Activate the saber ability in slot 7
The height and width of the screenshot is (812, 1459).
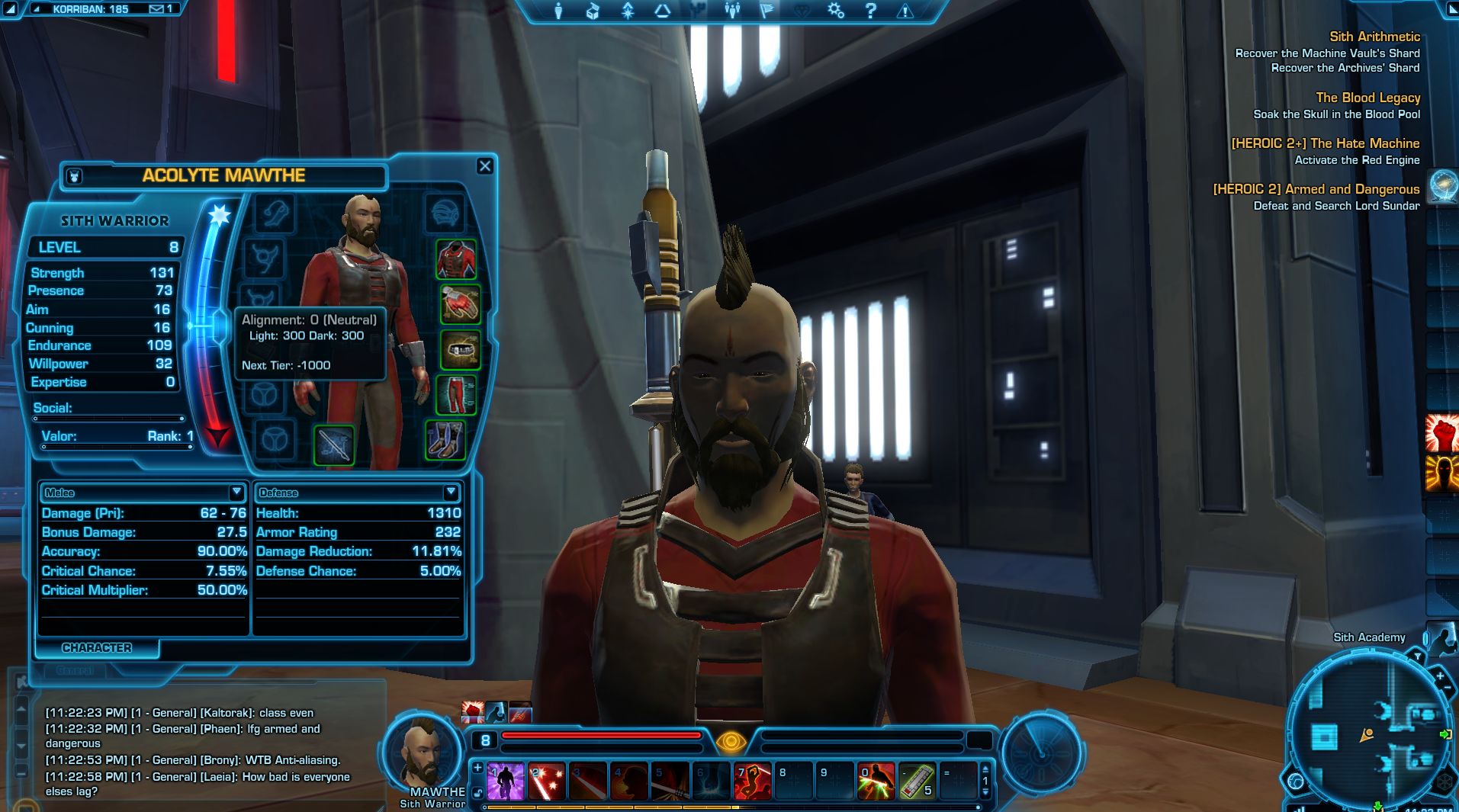[752, 782]
